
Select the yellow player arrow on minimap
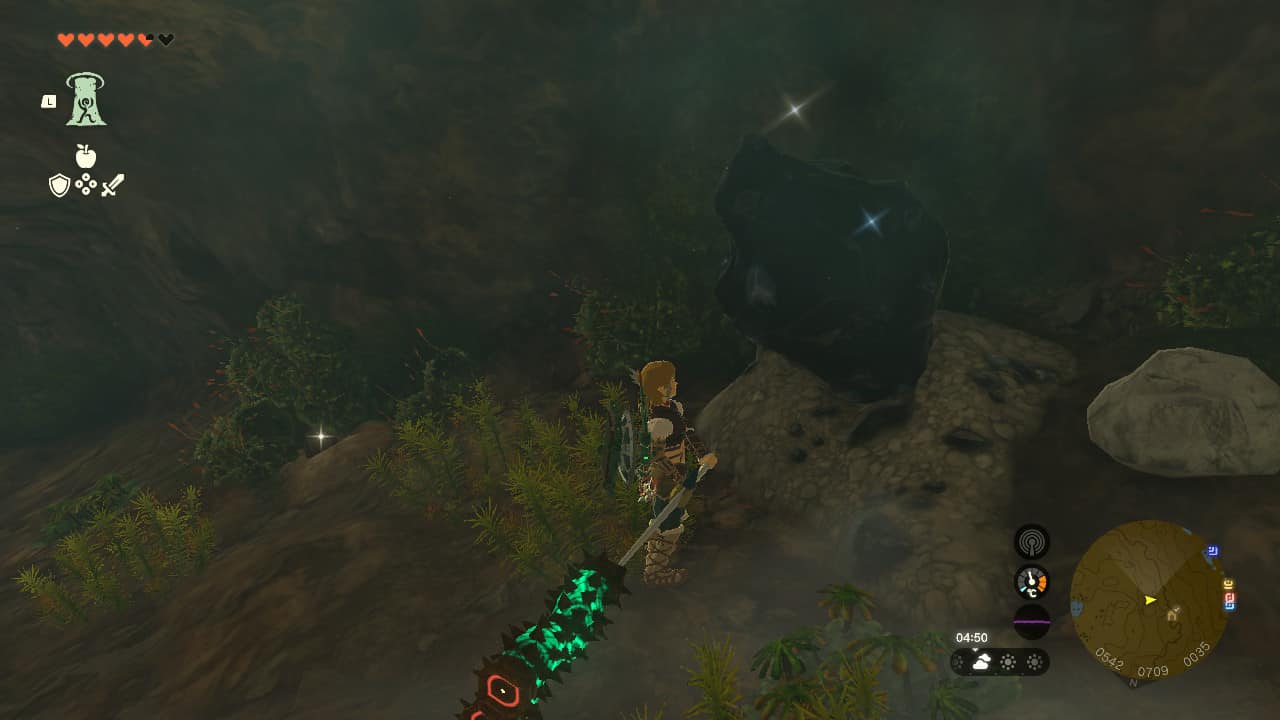tap(1150, 600)
